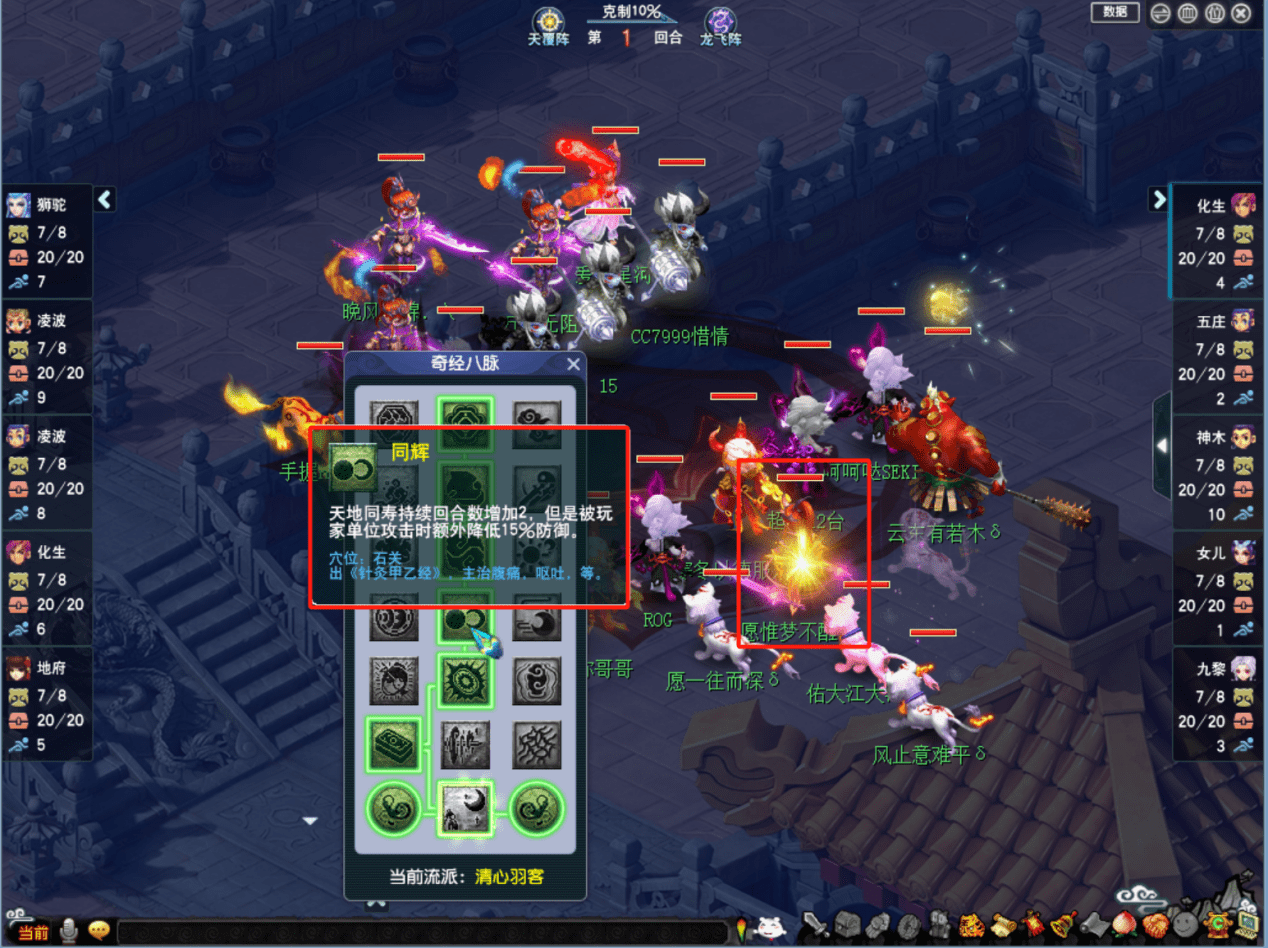Open the golden bell icon in toolbar
The height and width of the screenshot is (948, 1268).
[x=1062, y=924]
